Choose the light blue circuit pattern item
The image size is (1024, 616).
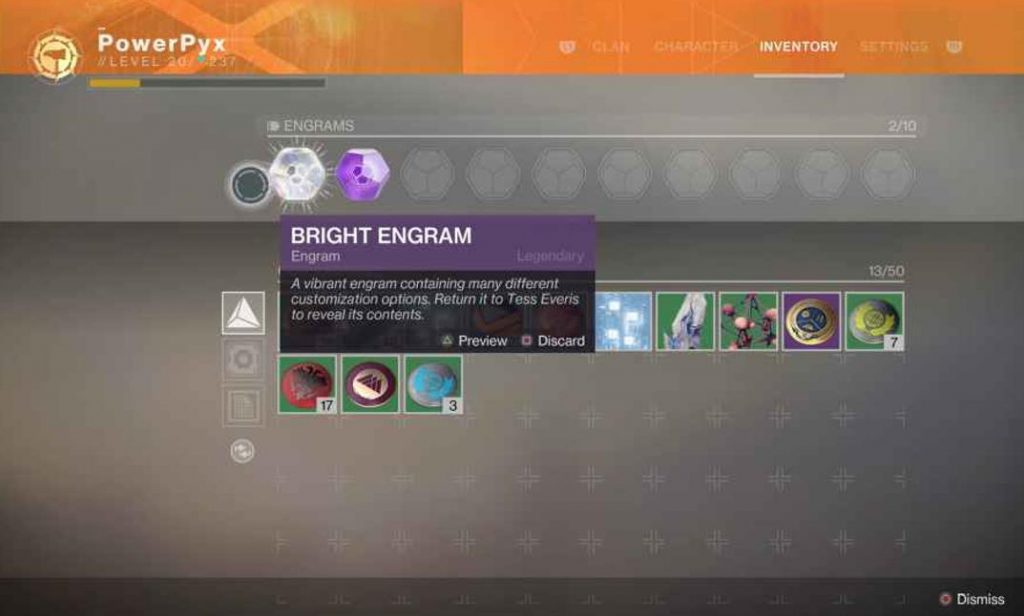(622, 321)
